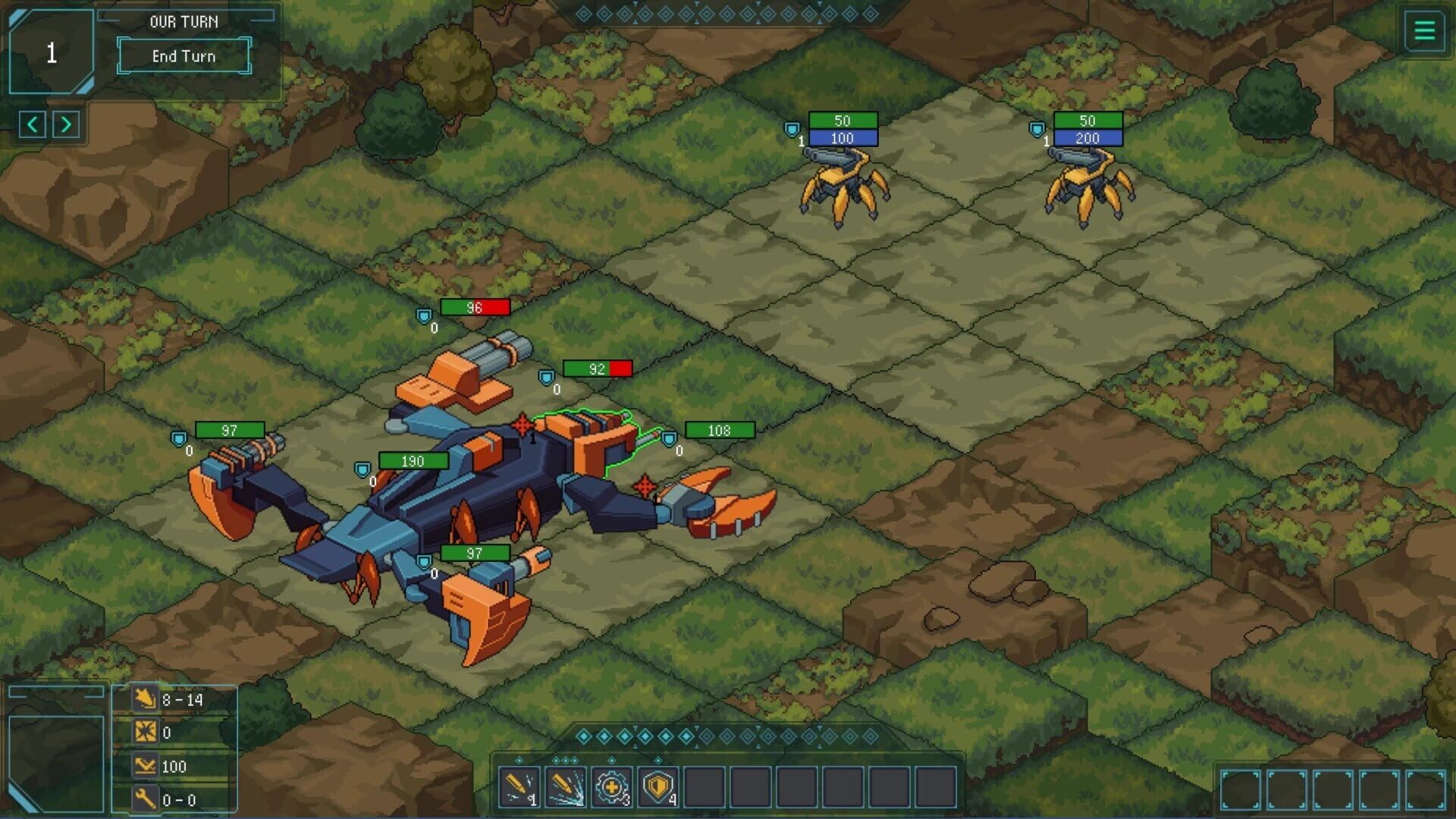1456x819 pixels.
Task: Advance to the next unit with the right chevron
Action: 67,124
